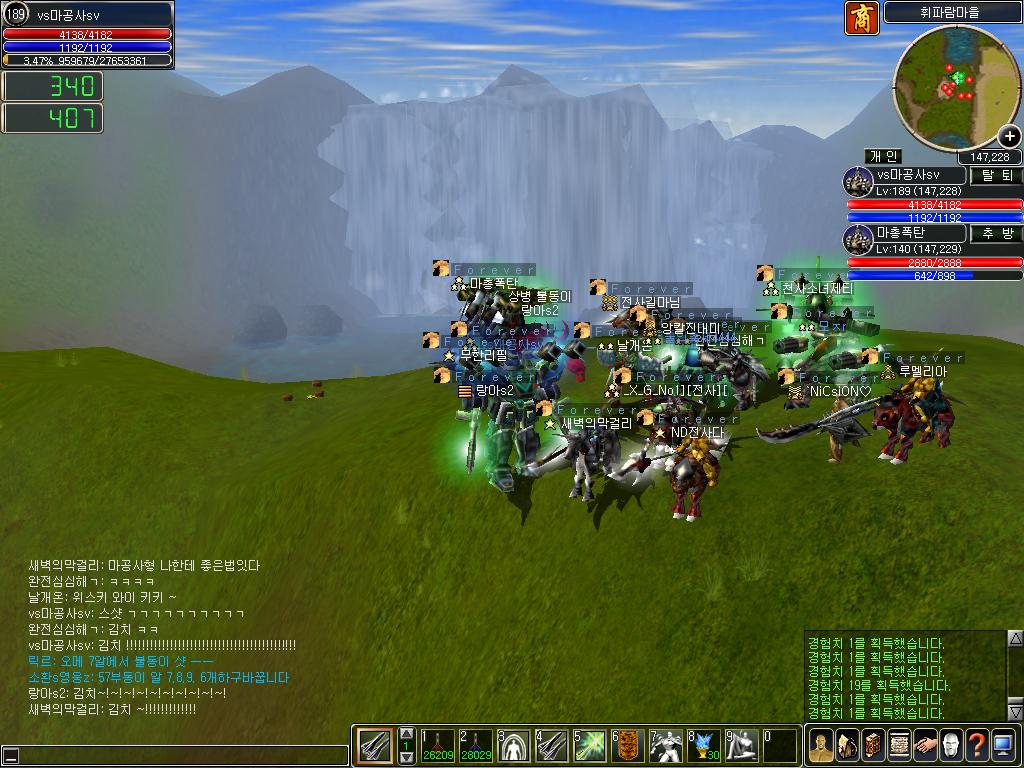The image size is (1024, 768).
Task: Activate the slot 5 green burst skill
Action: (590, 746)
